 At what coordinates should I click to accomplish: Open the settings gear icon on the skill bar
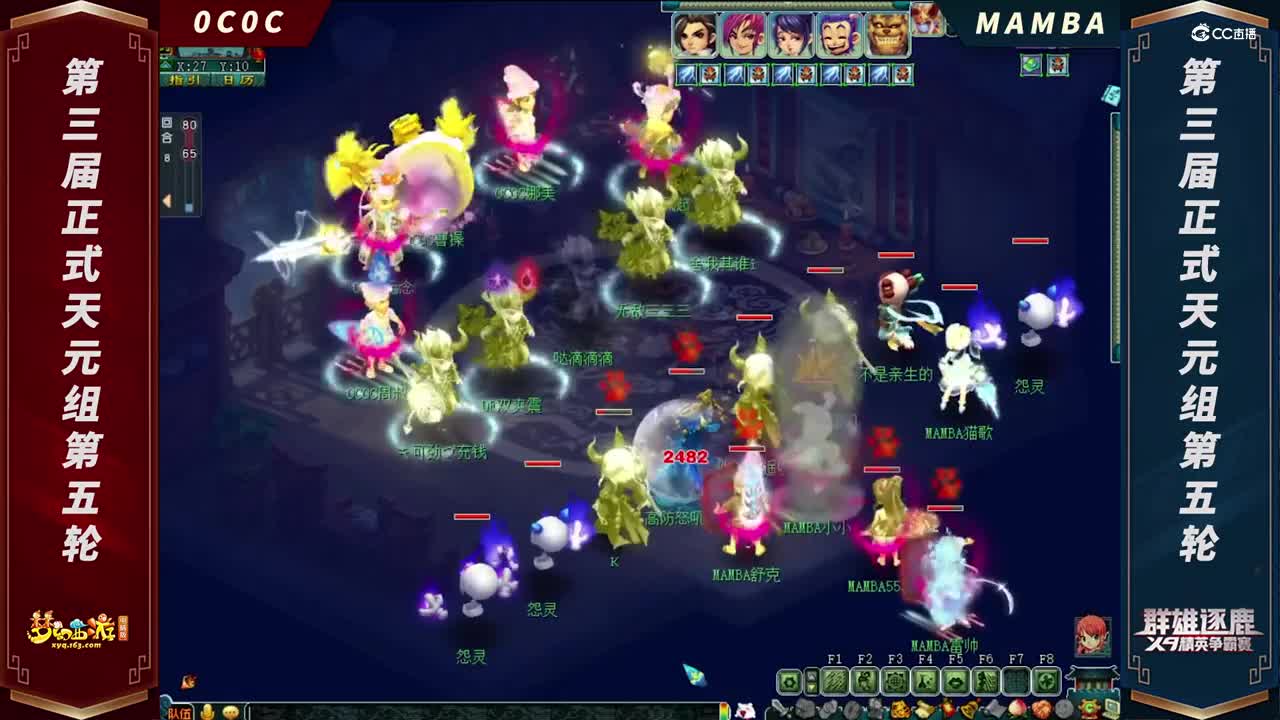coord(789,679)
